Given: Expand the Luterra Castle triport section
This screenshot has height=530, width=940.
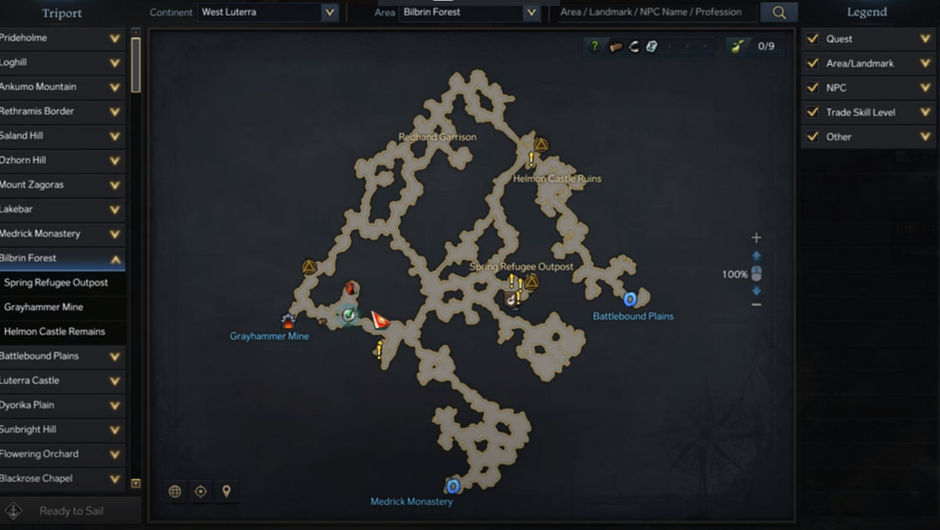Looking at the screenshot, I should [115, 381].
